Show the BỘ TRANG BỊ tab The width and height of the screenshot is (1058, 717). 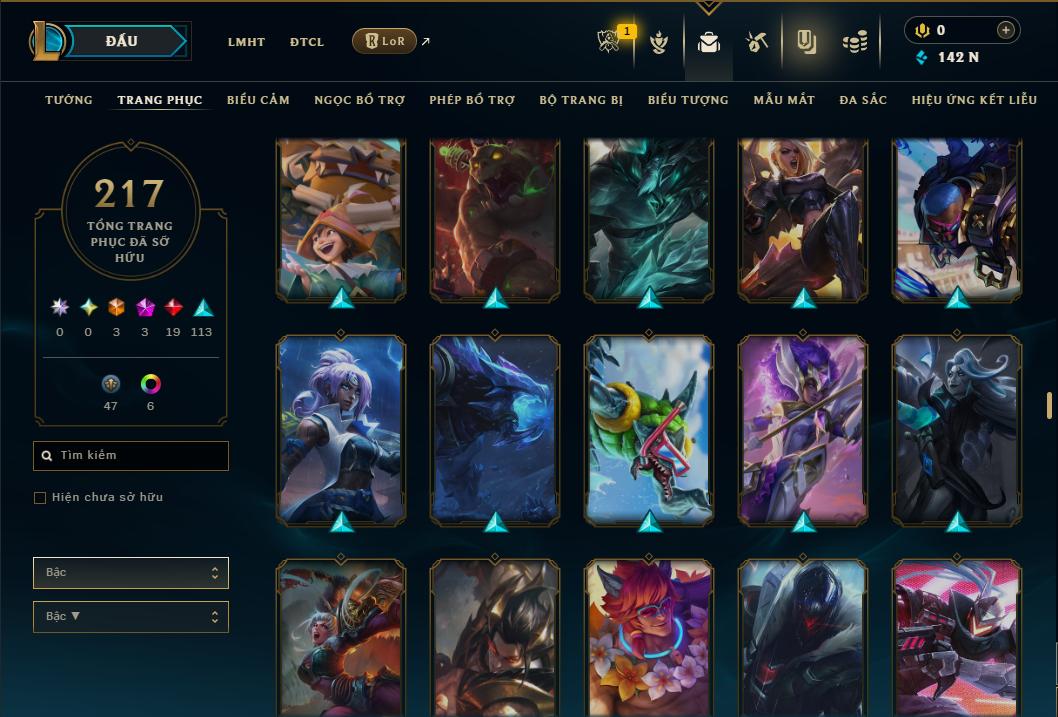coord(581,100)
